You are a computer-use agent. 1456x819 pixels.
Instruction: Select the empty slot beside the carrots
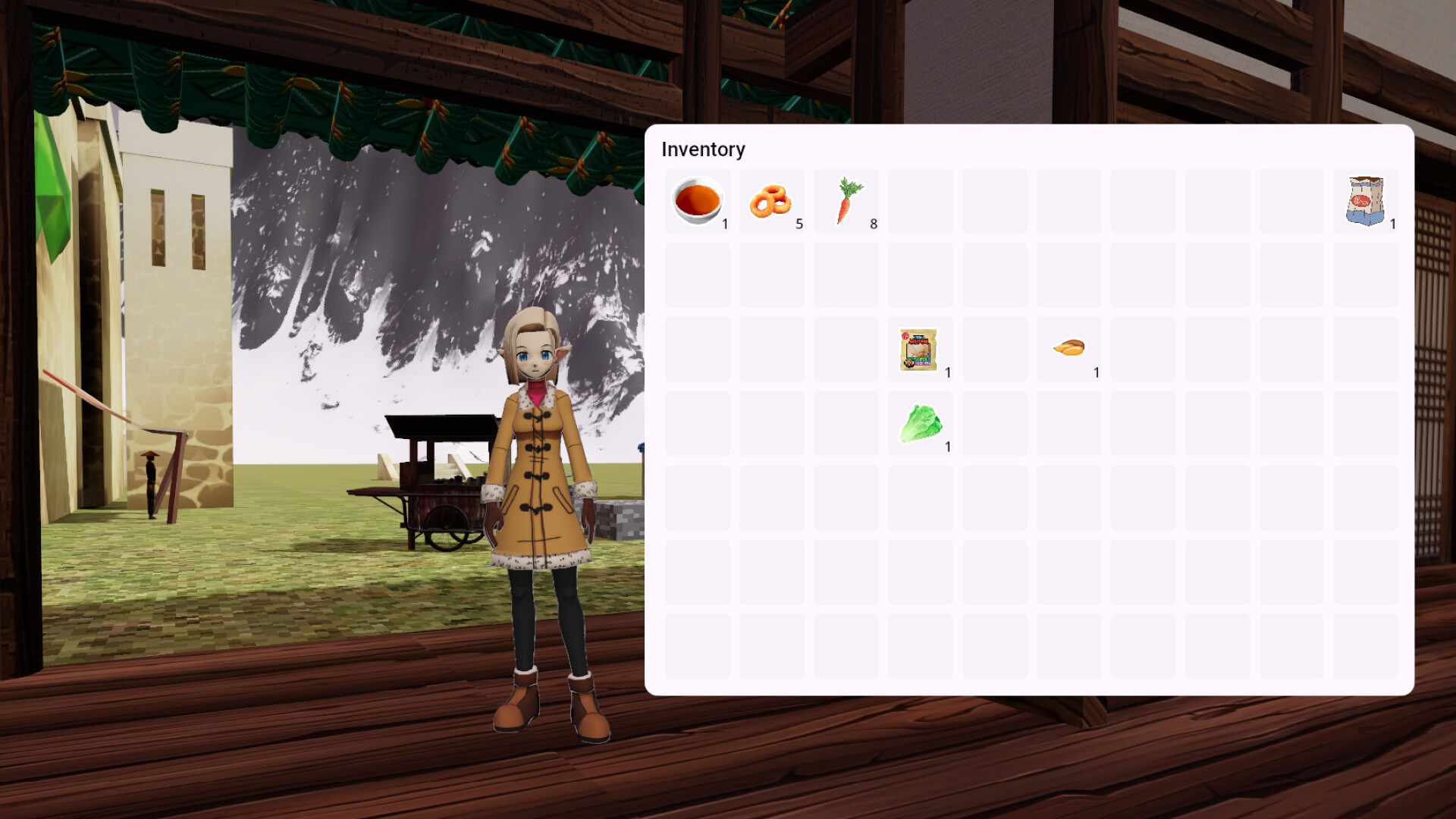(919, 199)
